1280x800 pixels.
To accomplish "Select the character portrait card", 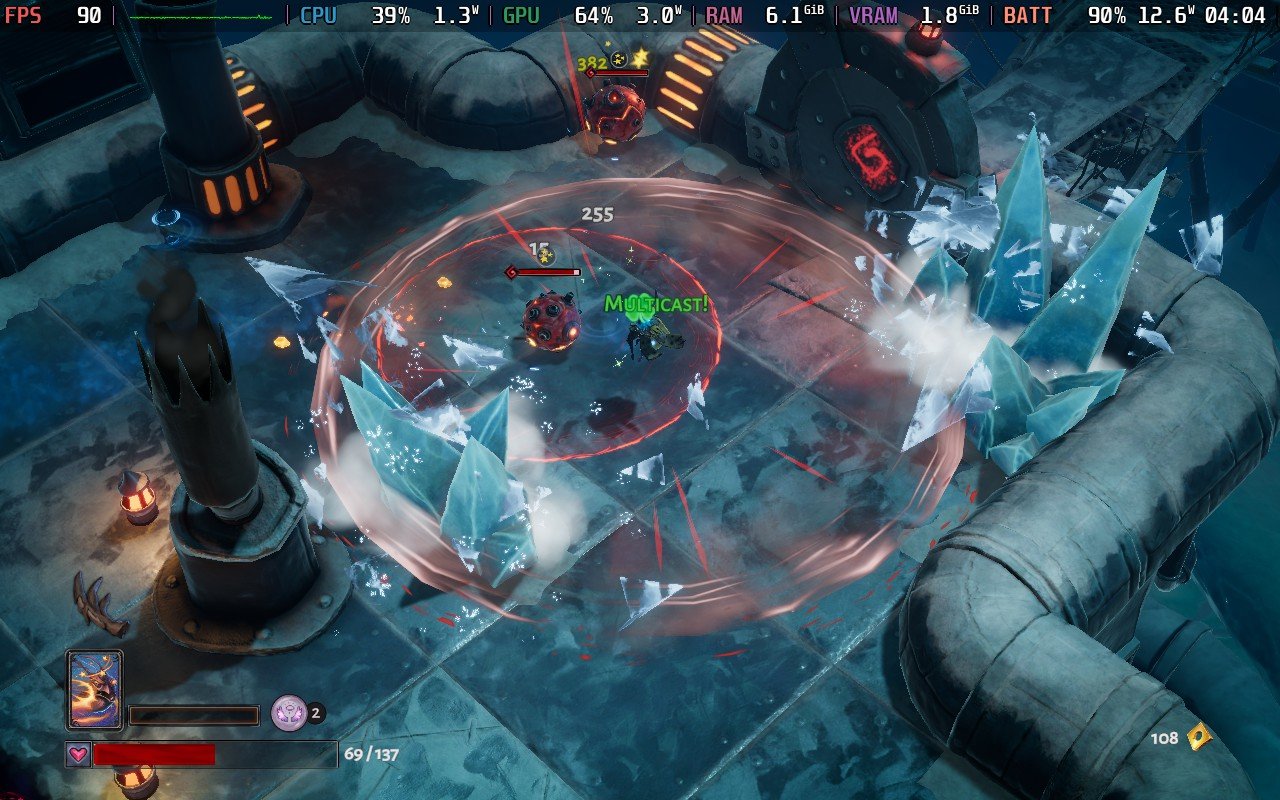I will pyautogui.click(x=95, y=690).
